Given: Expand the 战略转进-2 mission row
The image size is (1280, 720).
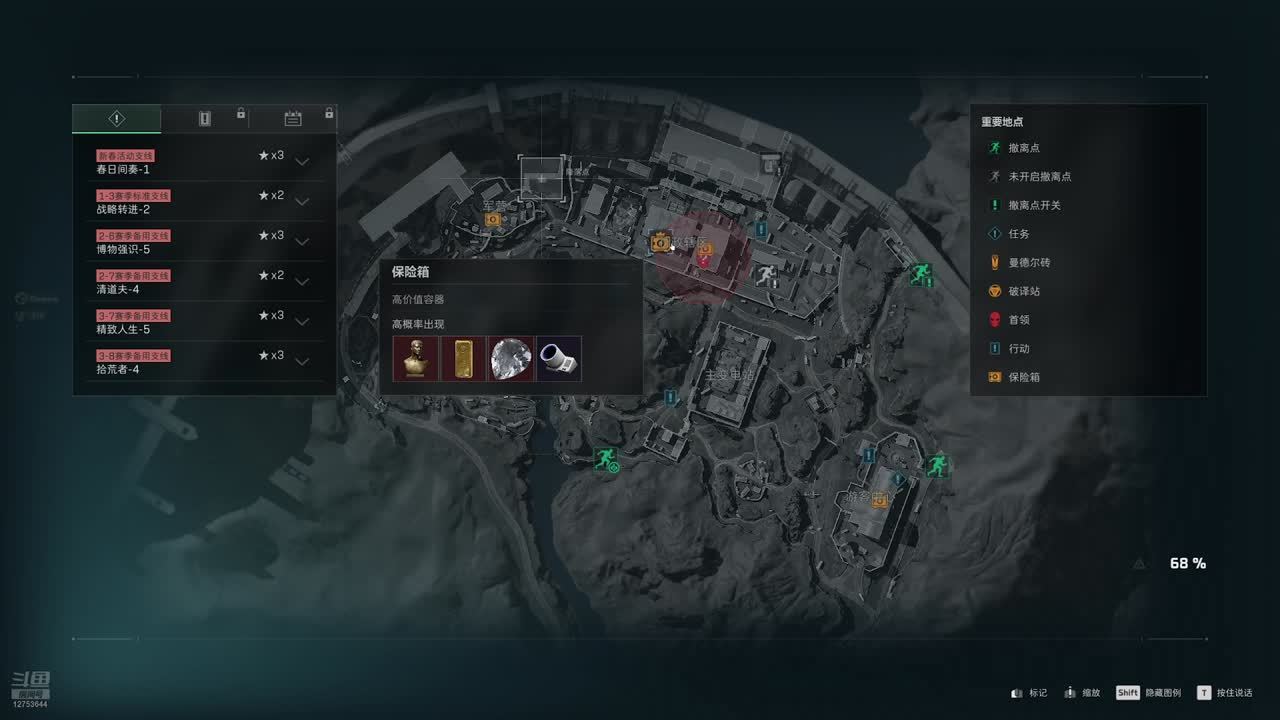Looking at the screenshot, I should tap(301, 202).
